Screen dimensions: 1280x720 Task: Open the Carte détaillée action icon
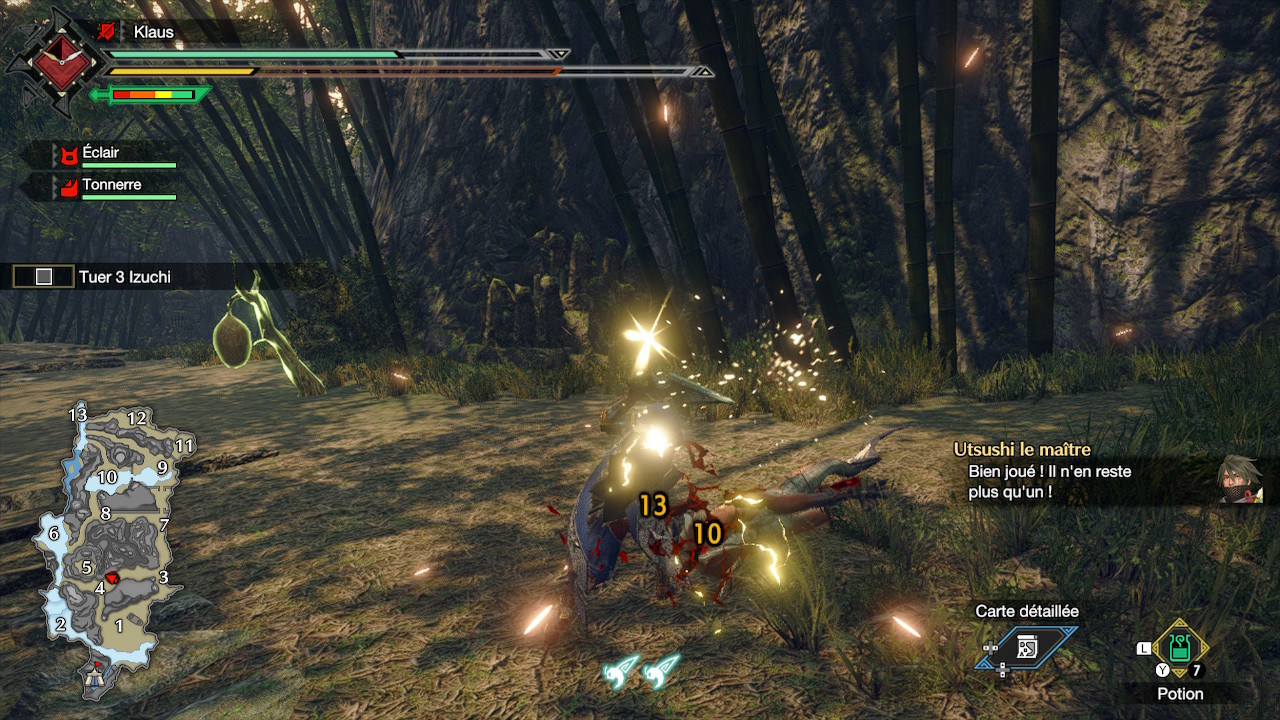pyautogui.click(x=1027, y=647)
